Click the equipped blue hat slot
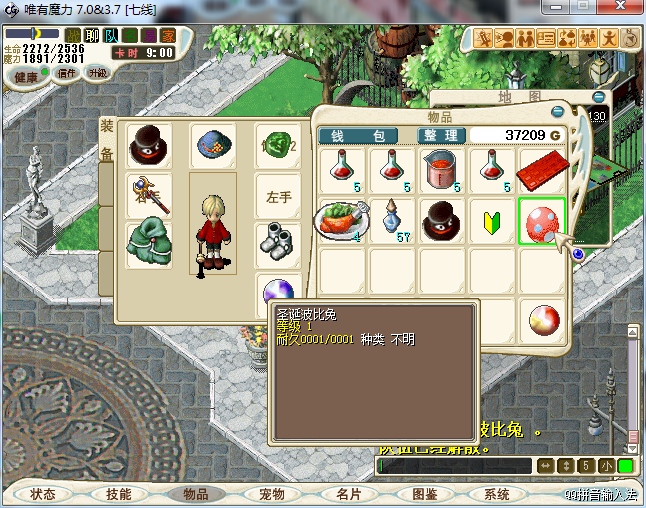646x508 pixels. (213, 146)
